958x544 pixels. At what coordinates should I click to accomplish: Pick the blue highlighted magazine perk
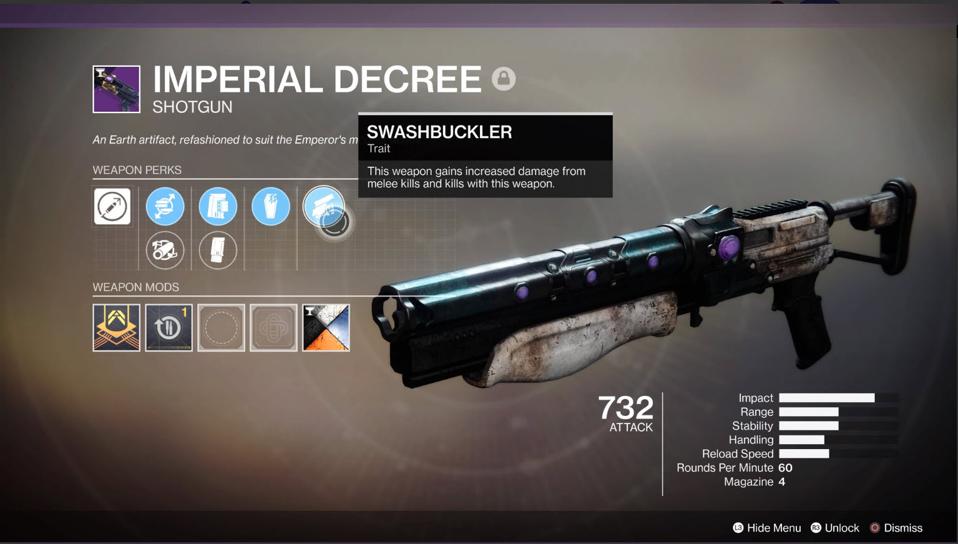pyautogui.click(x=218, y=207)
